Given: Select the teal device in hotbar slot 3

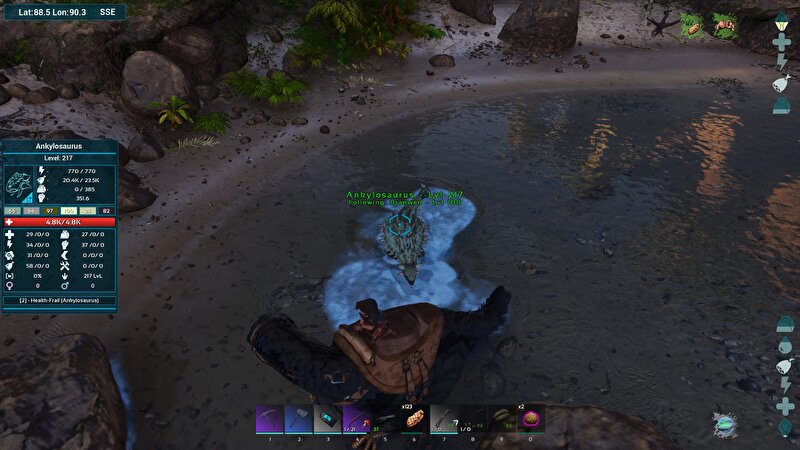Looking at the screenshot, I should click(x=328, y=418).
